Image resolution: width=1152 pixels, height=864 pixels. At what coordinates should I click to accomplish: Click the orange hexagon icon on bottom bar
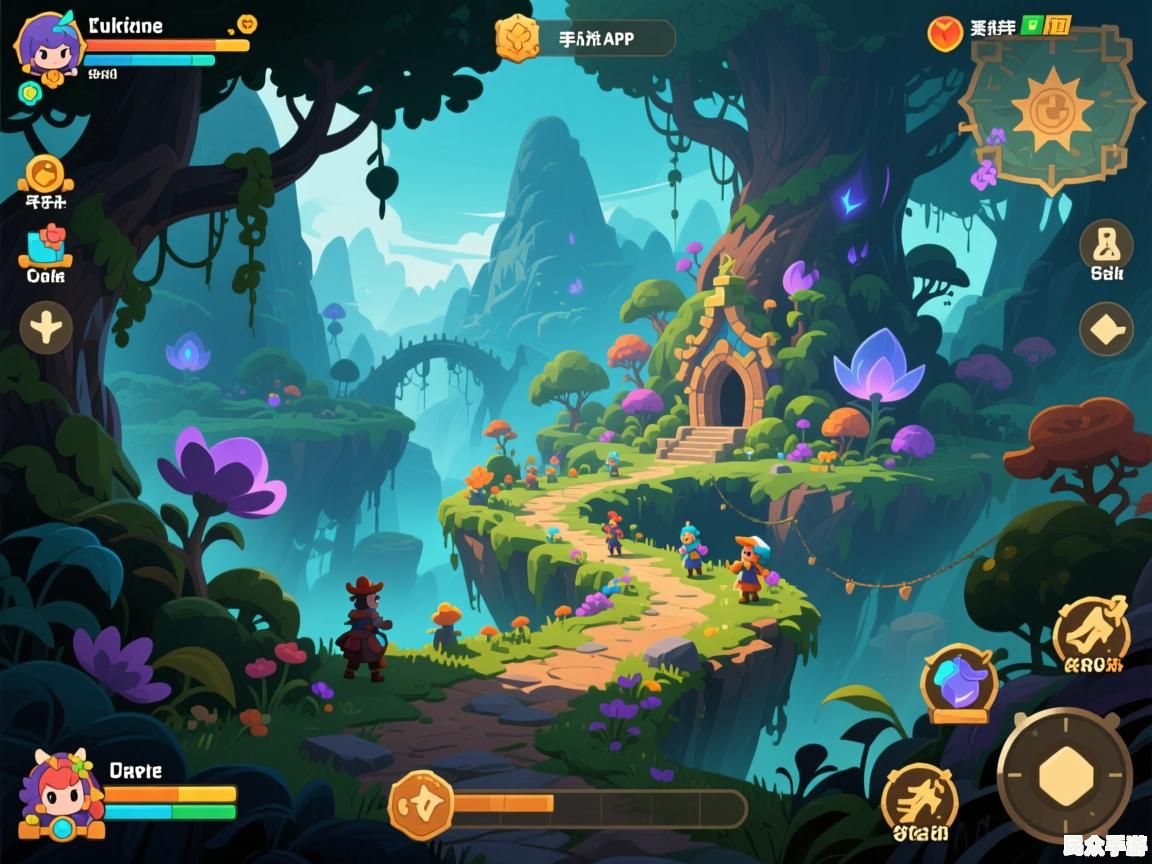click(421, 806)
